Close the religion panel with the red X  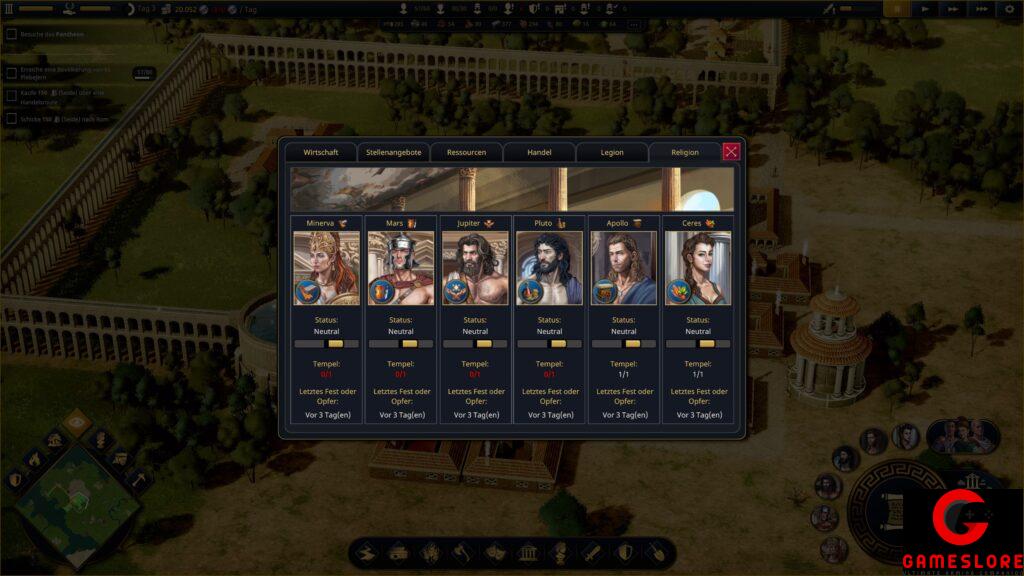(731, 151)
